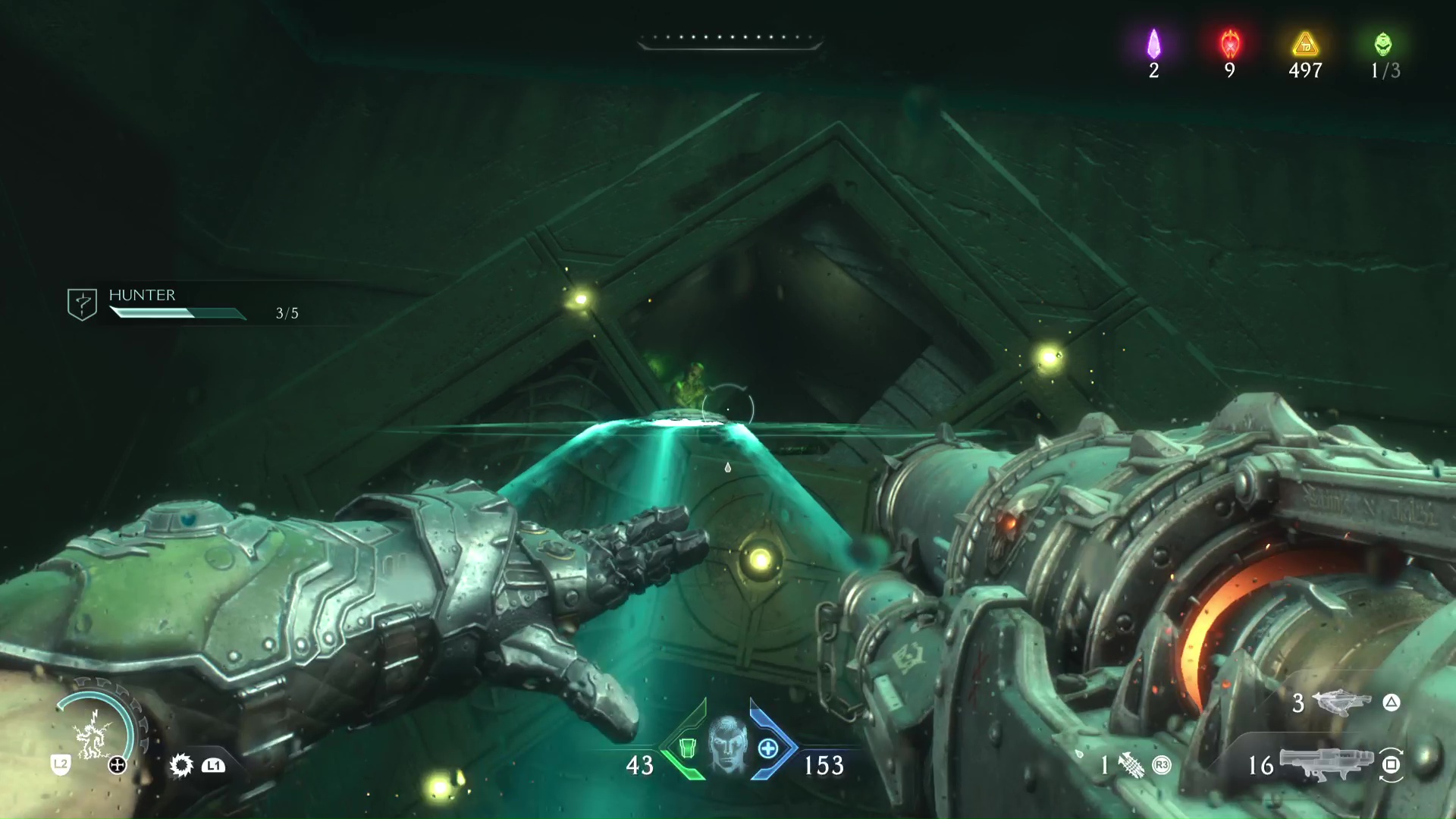Select the Hunter challenge tracker icon
Viewport: 1456px width, 819px height.
[x=82, y=304]
